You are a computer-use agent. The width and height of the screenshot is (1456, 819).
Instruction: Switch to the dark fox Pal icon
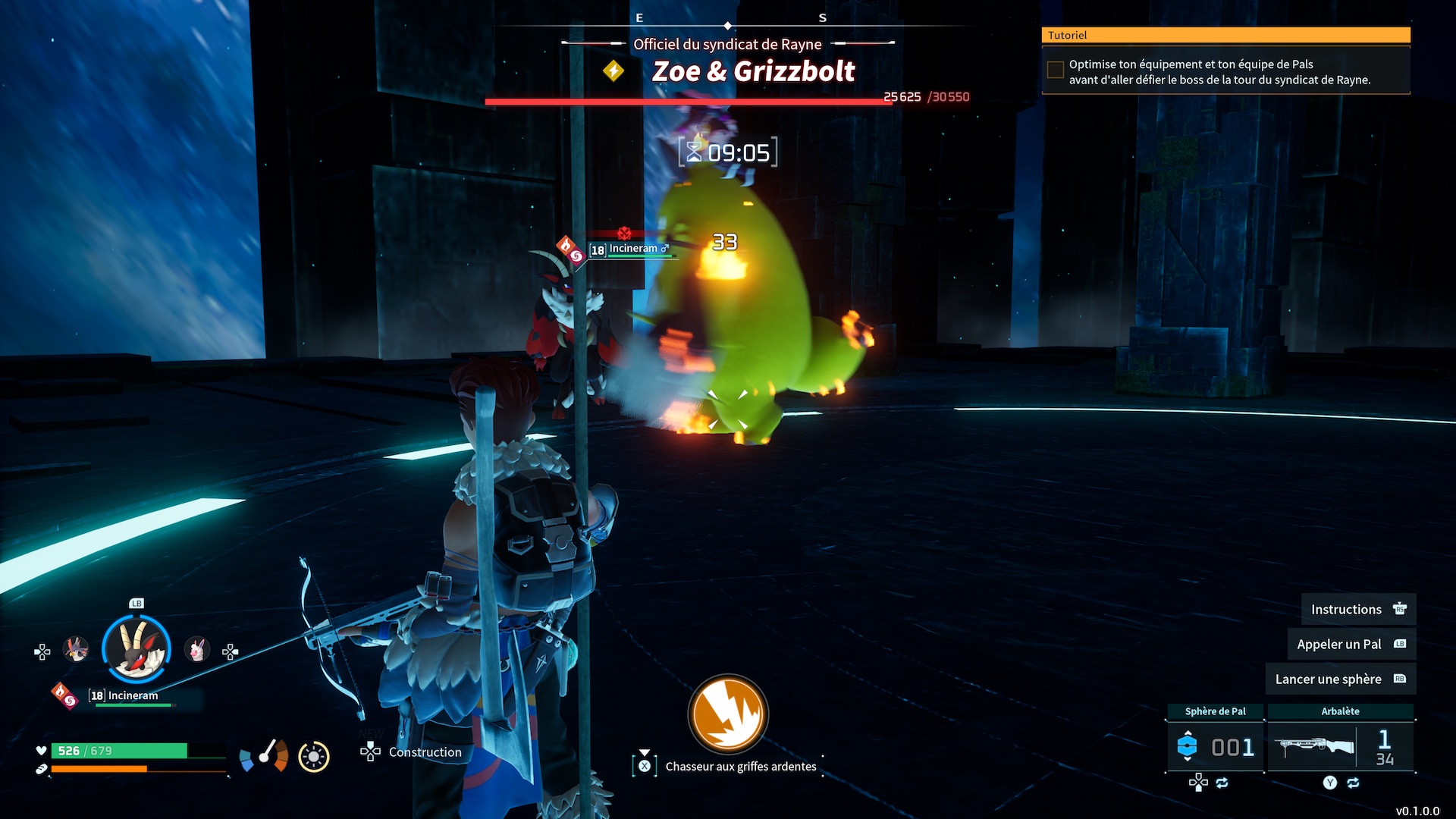point(76,650)
